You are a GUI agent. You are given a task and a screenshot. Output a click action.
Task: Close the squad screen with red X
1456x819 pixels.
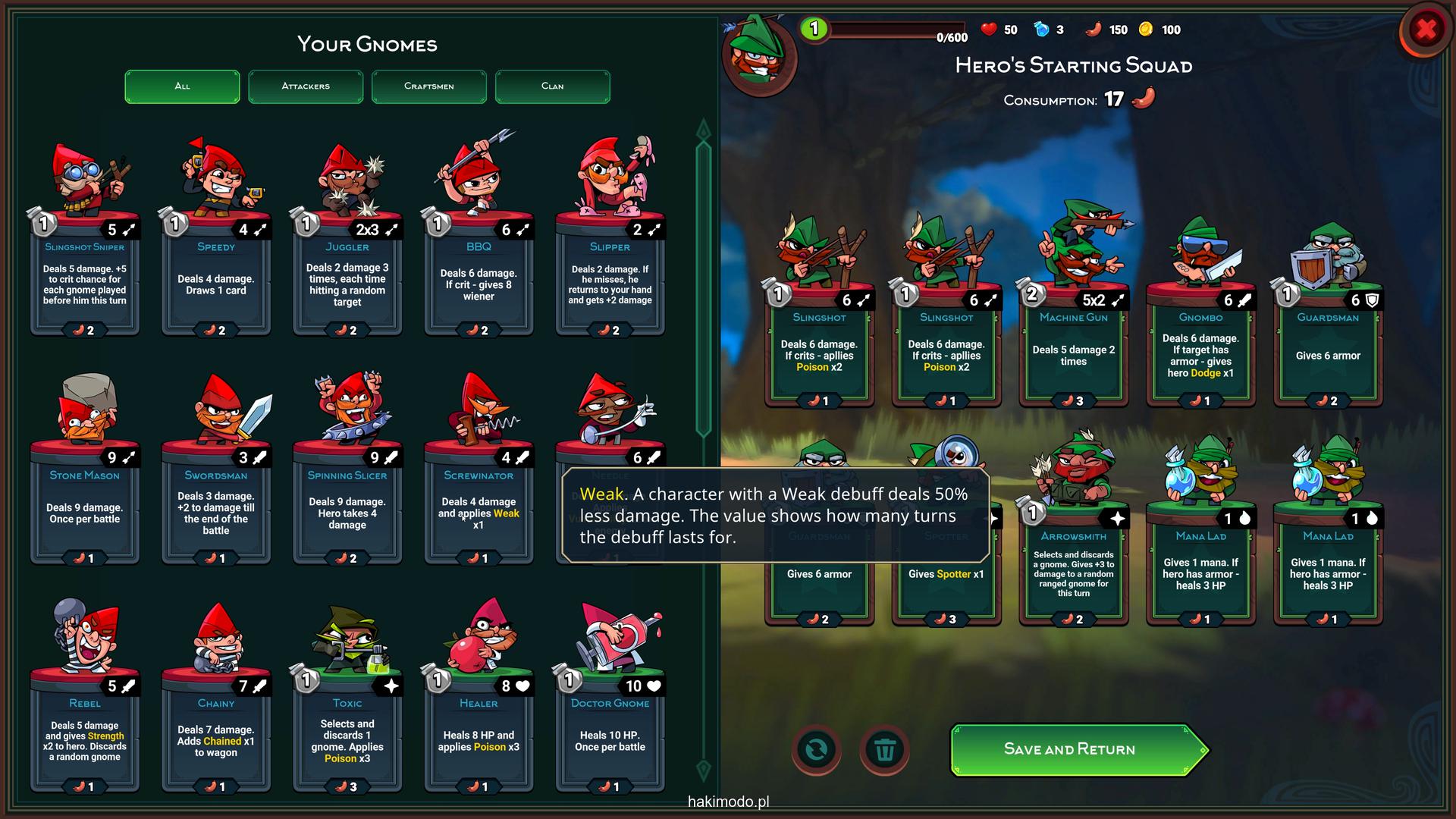coord(1426,30)
